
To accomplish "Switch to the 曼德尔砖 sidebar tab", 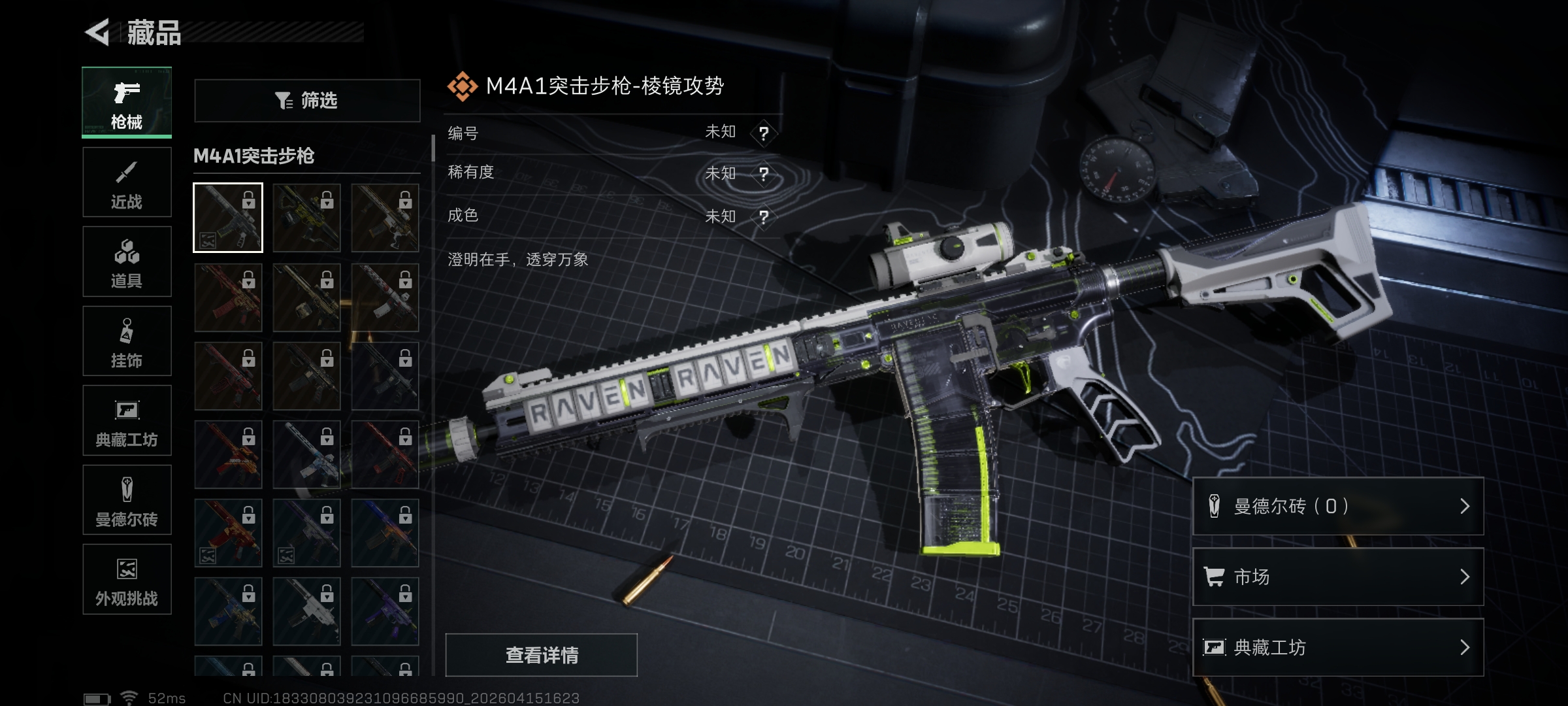I will pyautogui.click(x=127, y=500).
